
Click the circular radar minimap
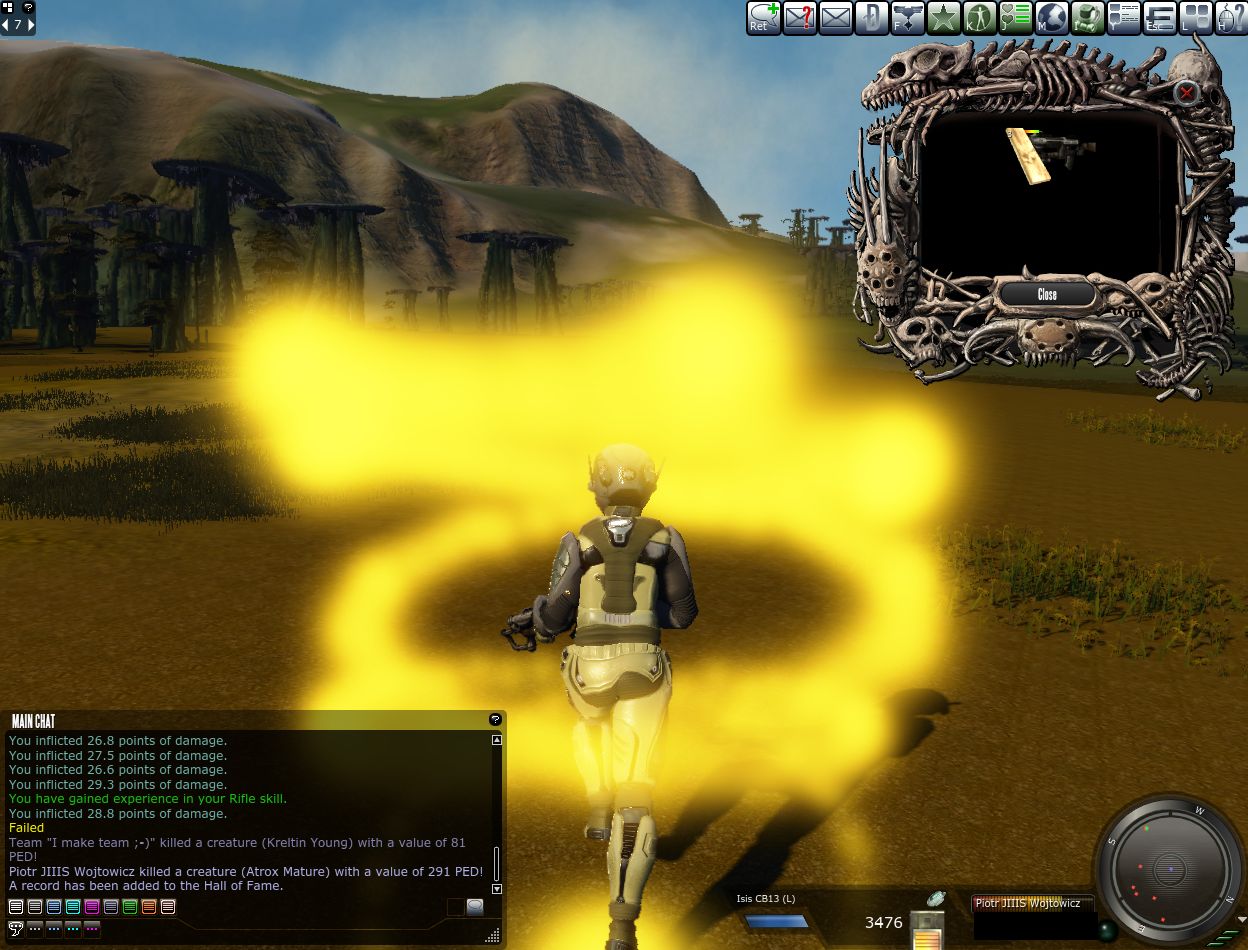pos(1169,869)
